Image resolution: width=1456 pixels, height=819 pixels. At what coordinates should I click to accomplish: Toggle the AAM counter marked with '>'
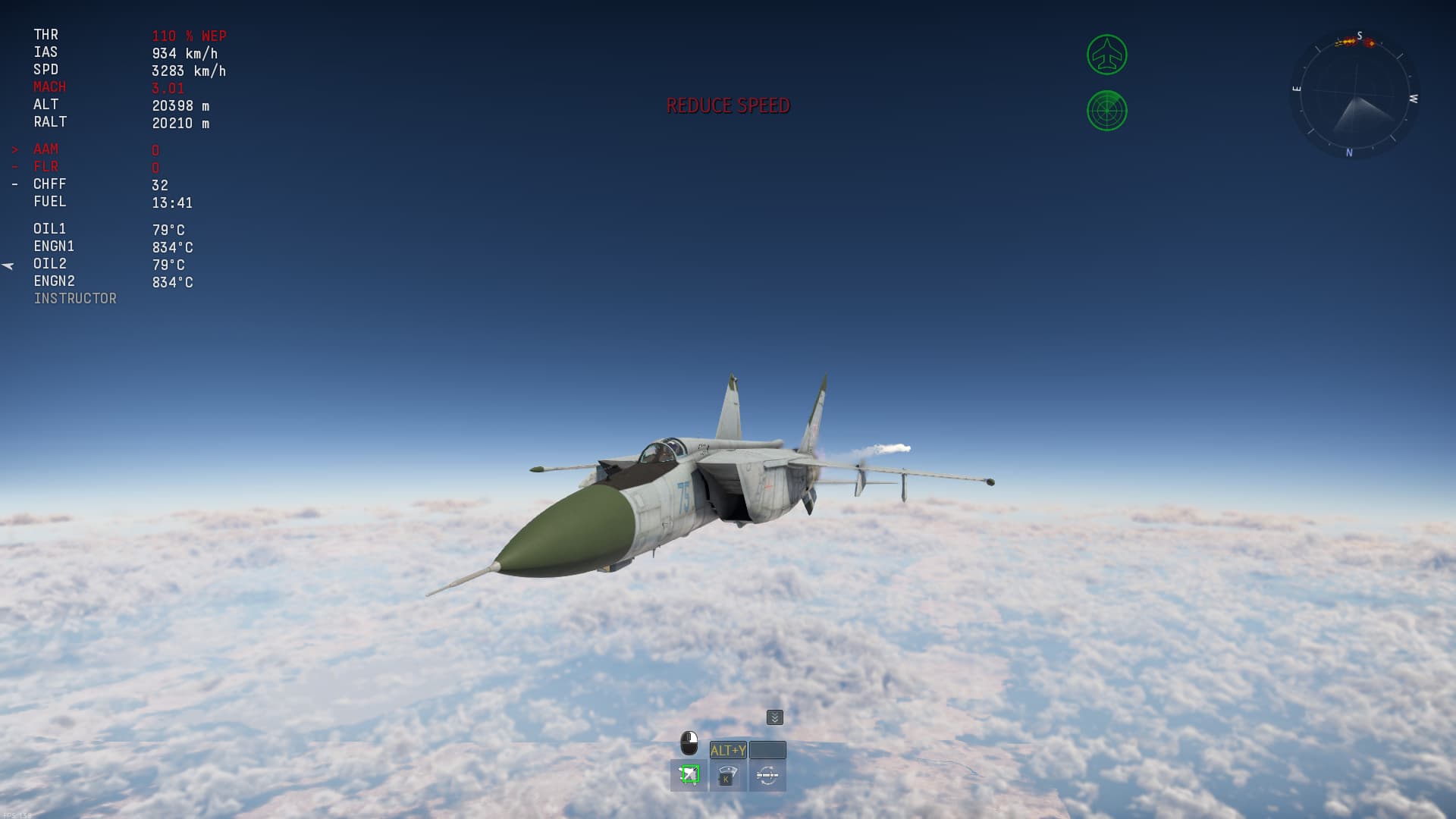click(x=45, y=149)
